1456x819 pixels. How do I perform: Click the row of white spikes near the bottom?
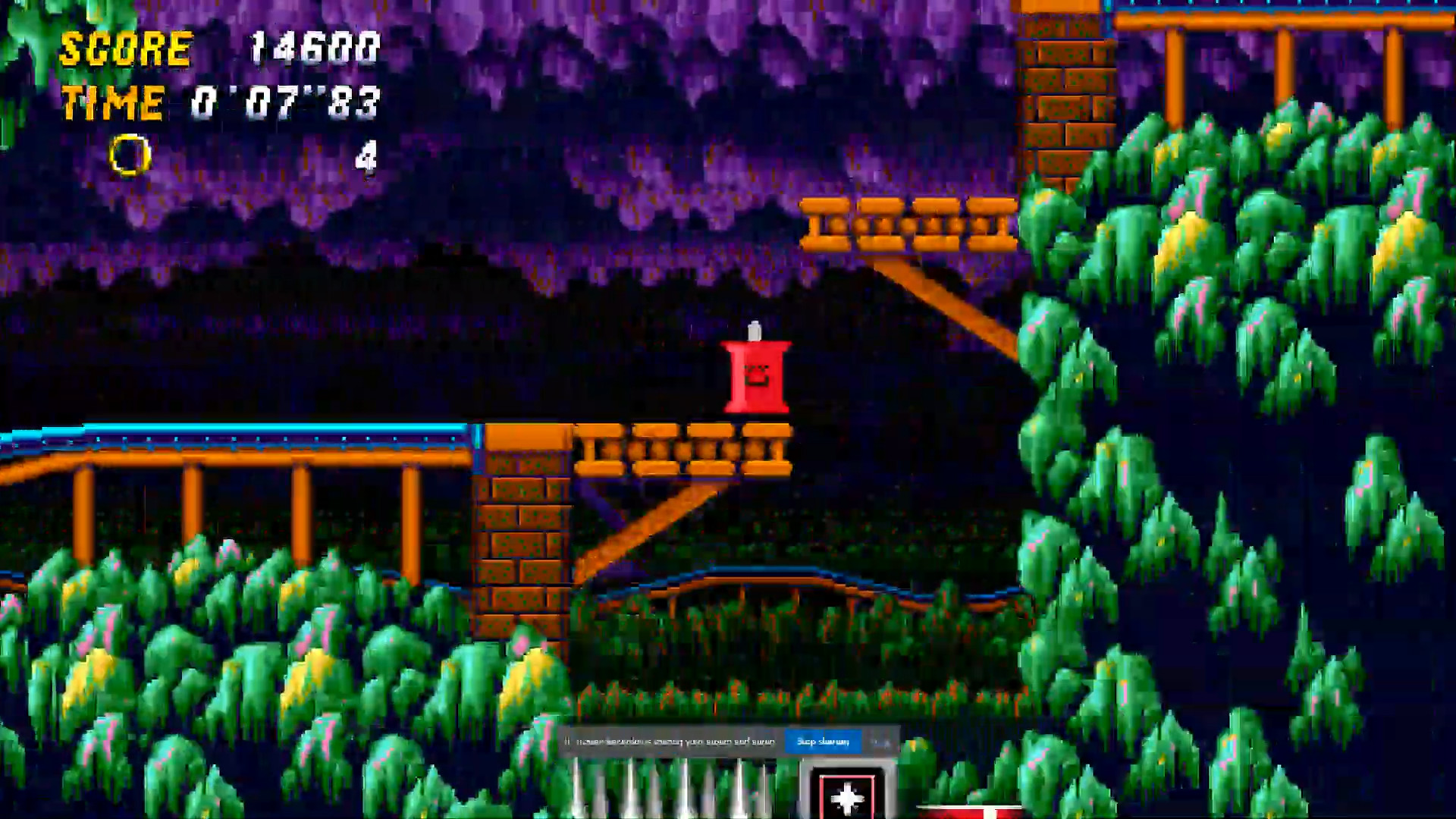[x=667, y=792]
